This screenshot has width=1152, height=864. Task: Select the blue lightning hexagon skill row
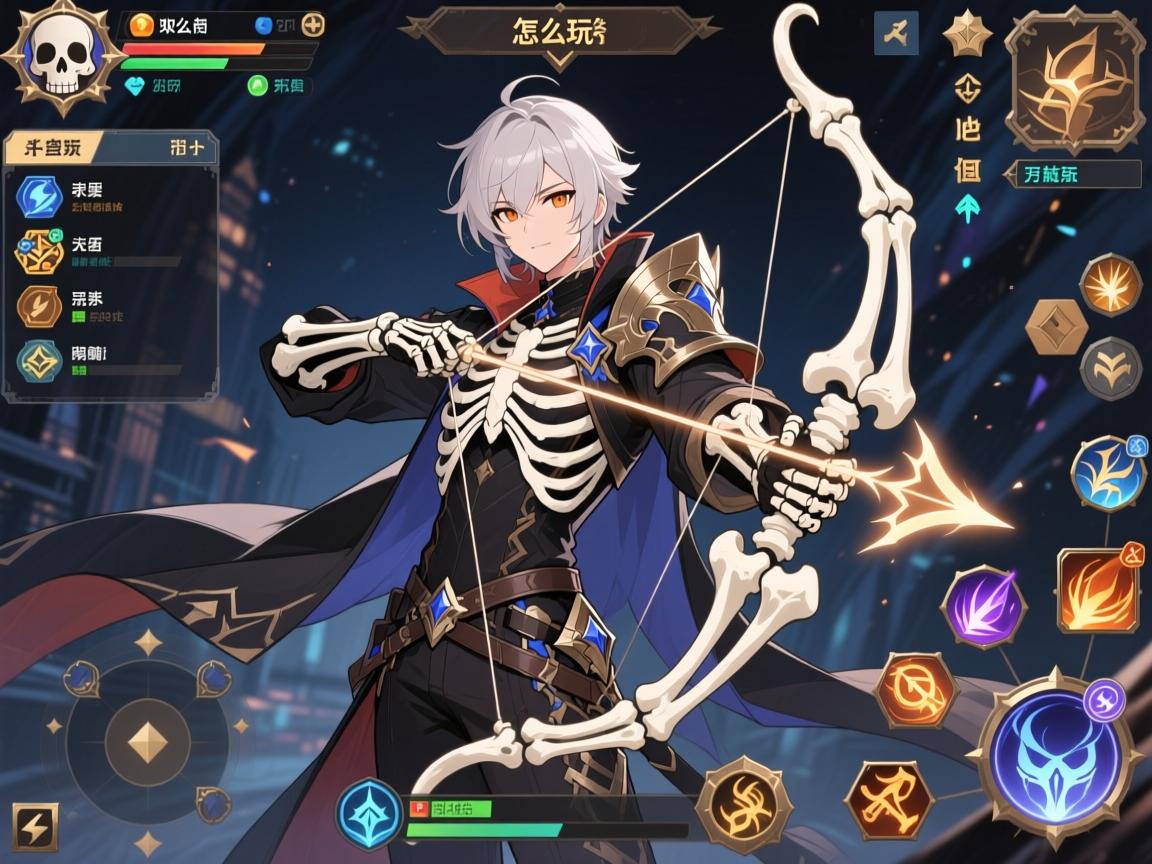[x=39, y=197]
